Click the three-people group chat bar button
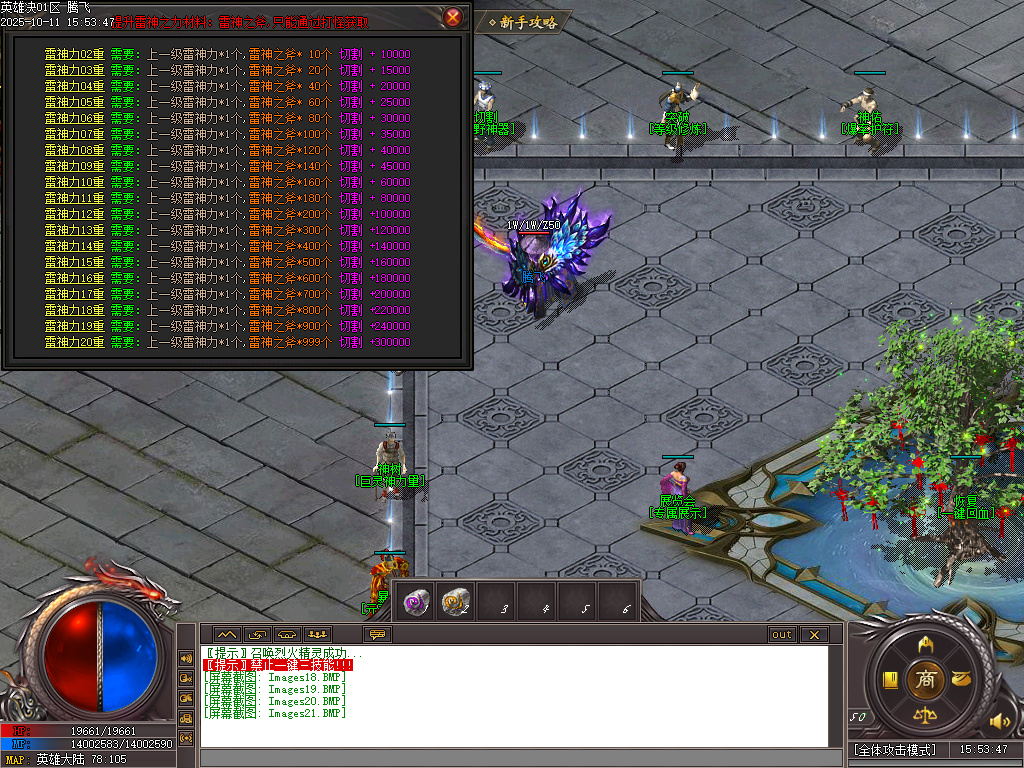Viewport: 1024px width, 768px height. tap(318, 635)
